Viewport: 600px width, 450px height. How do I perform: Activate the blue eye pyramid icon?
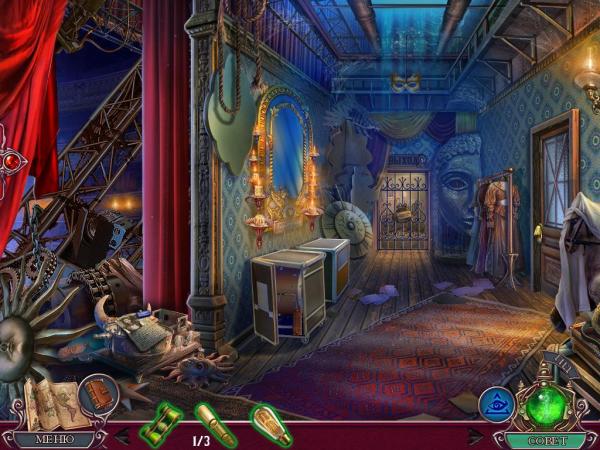497,405
